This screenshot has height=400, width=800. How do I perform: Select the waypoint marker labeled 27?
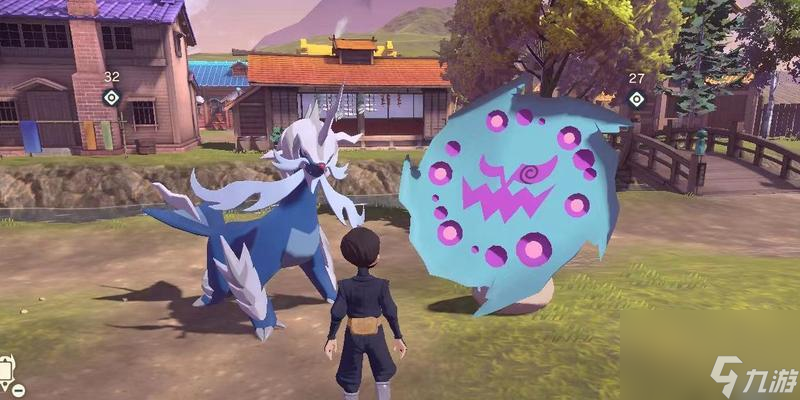636,98
